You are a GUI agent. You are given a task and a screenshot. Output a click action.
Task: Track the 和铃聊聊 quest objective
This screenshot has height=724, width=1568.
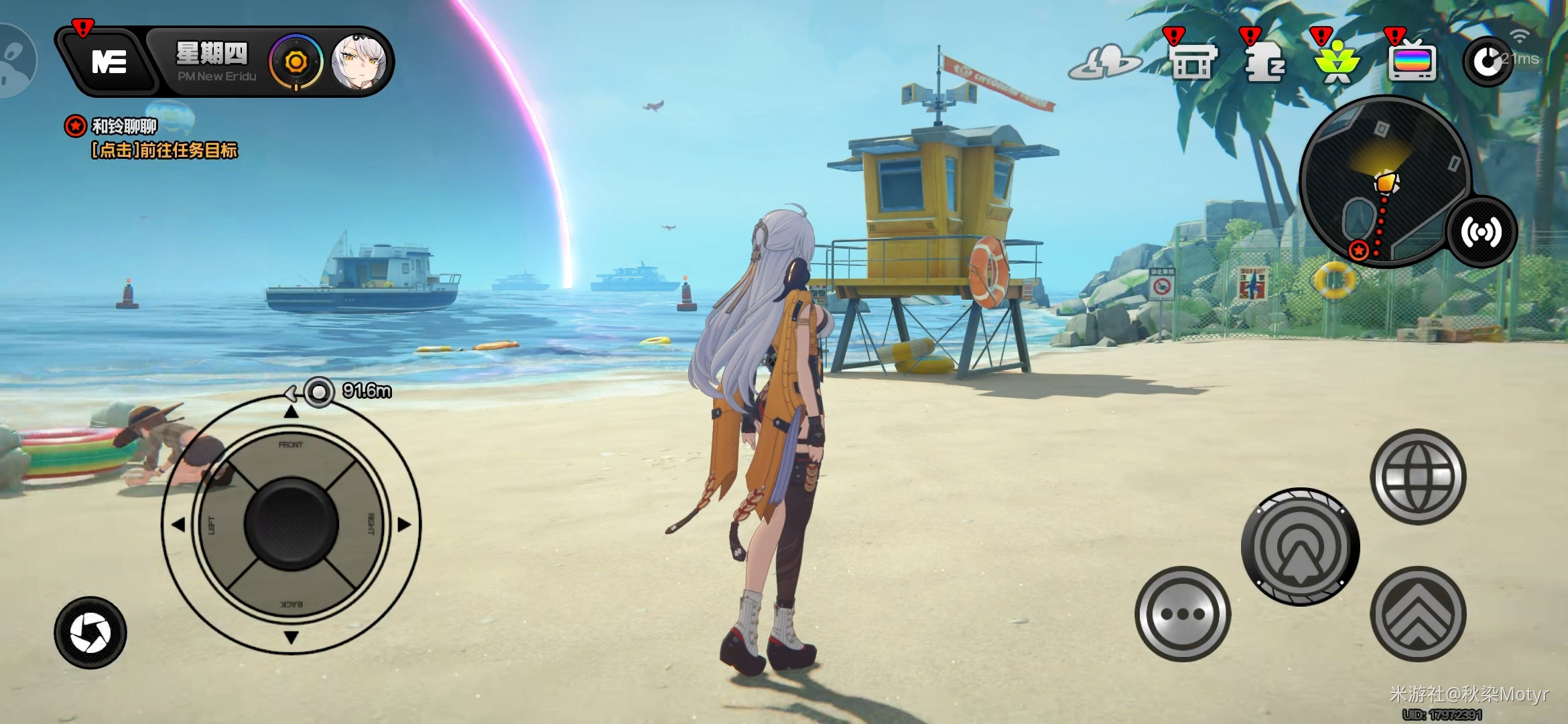click(151, 138)
